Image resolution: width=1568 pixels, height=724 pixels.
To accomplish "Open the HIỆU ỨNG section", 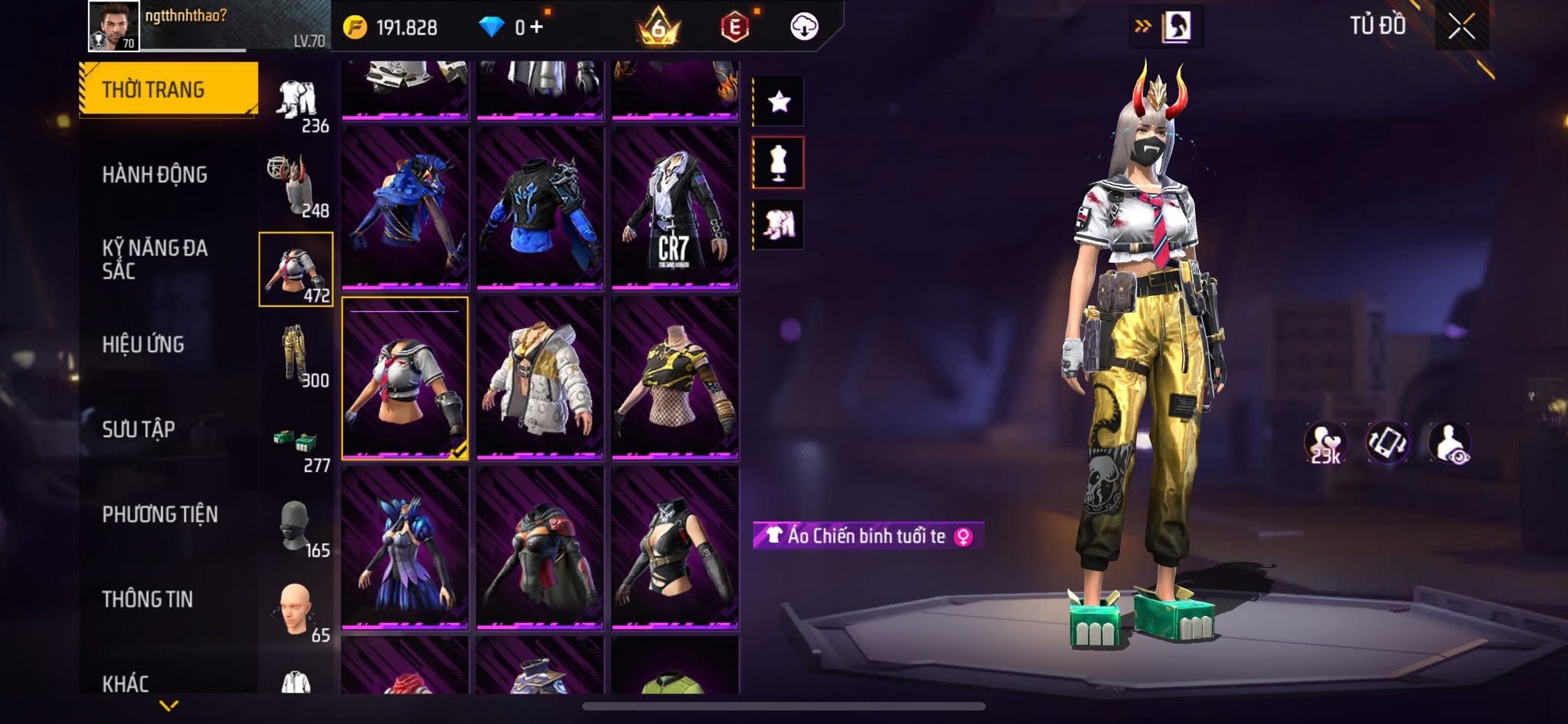I will pyautogui.click(x=143, y=345).
